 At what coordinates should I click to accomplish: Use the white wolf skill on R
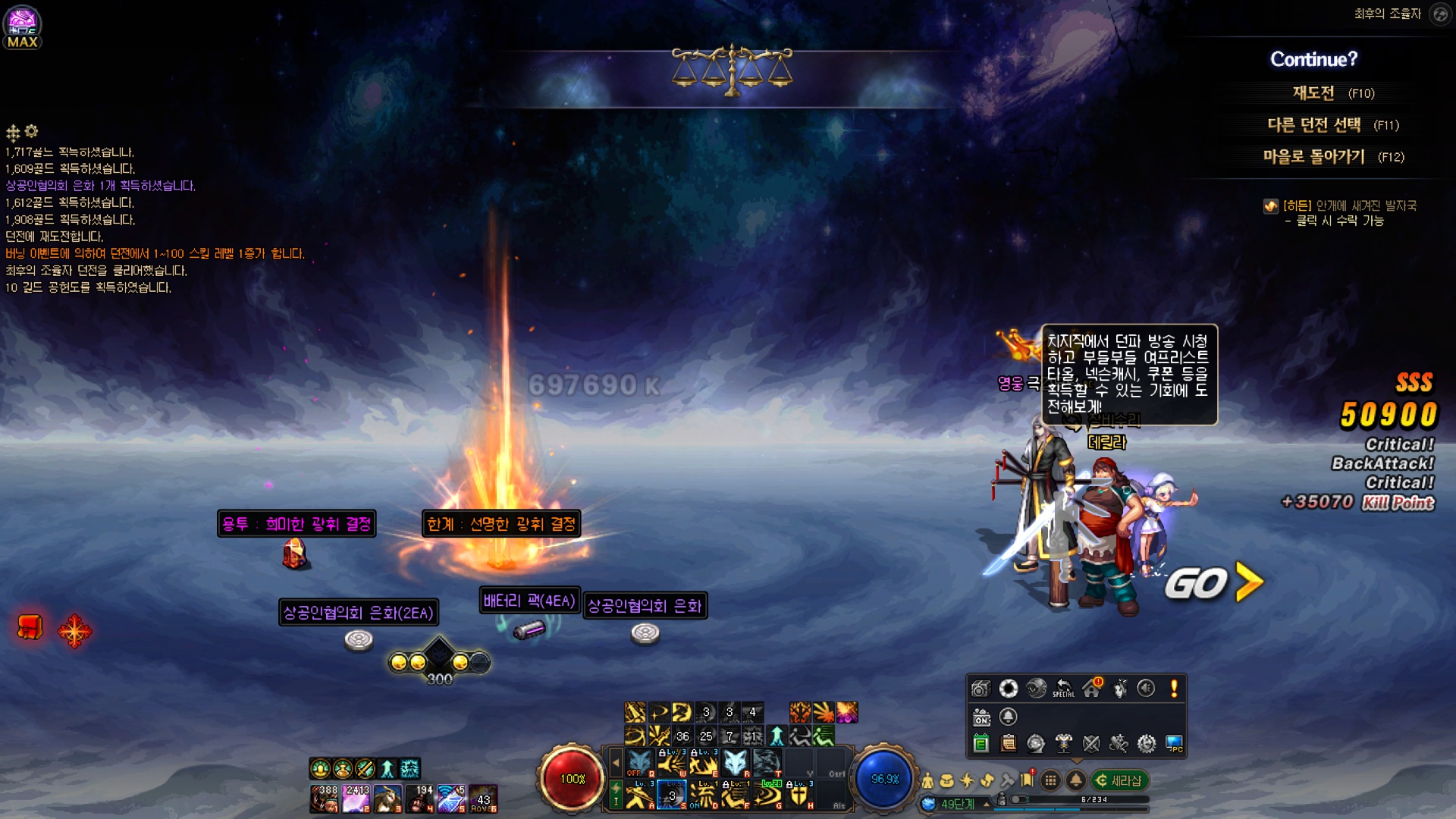tap(734, 762)
